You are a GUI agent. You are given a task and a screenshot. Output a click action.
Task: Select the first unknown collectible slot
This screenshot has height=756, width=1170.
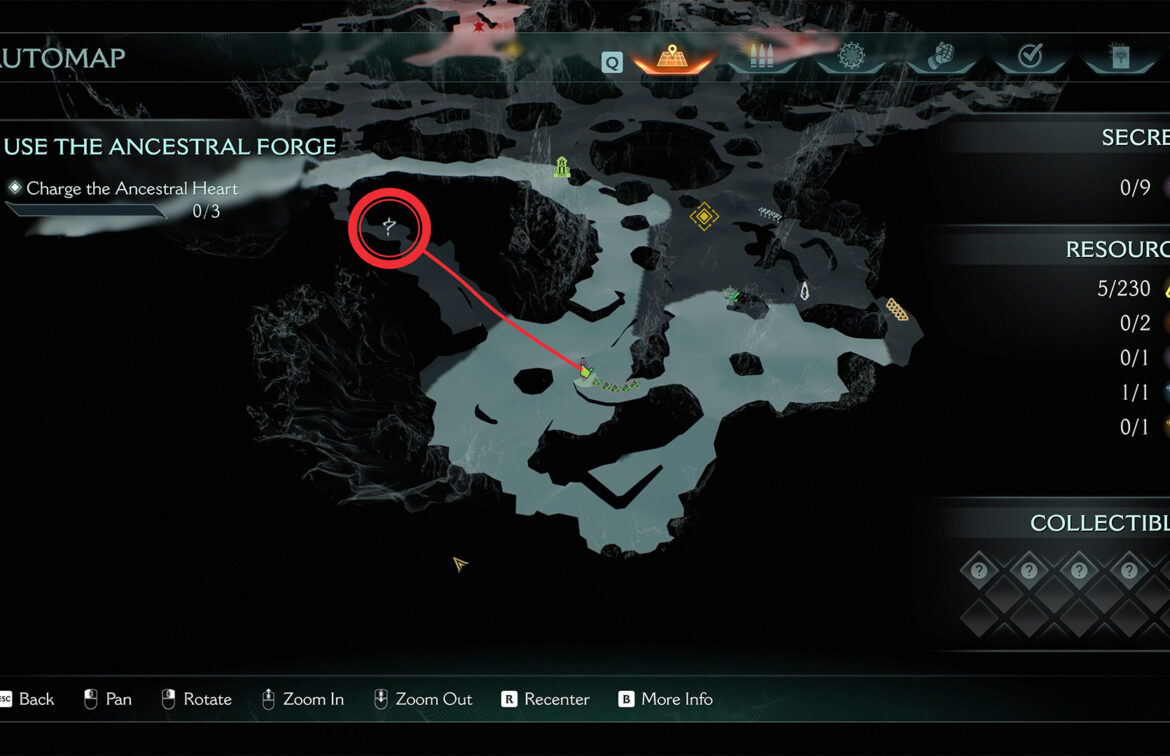979,571
